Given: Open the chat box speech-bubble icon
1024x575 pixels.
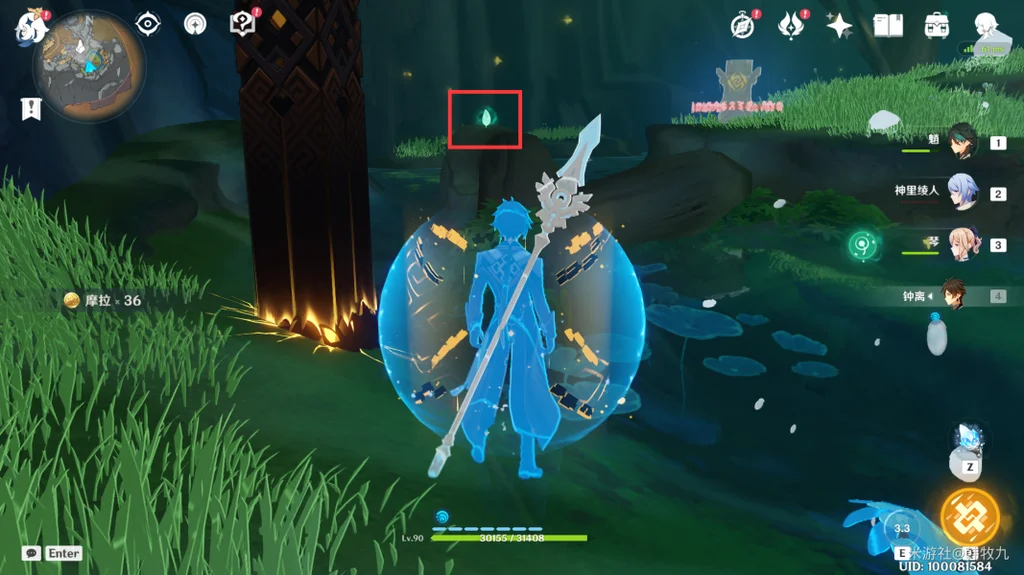Looking at the screenshot, I should click(x=32, y=553).
